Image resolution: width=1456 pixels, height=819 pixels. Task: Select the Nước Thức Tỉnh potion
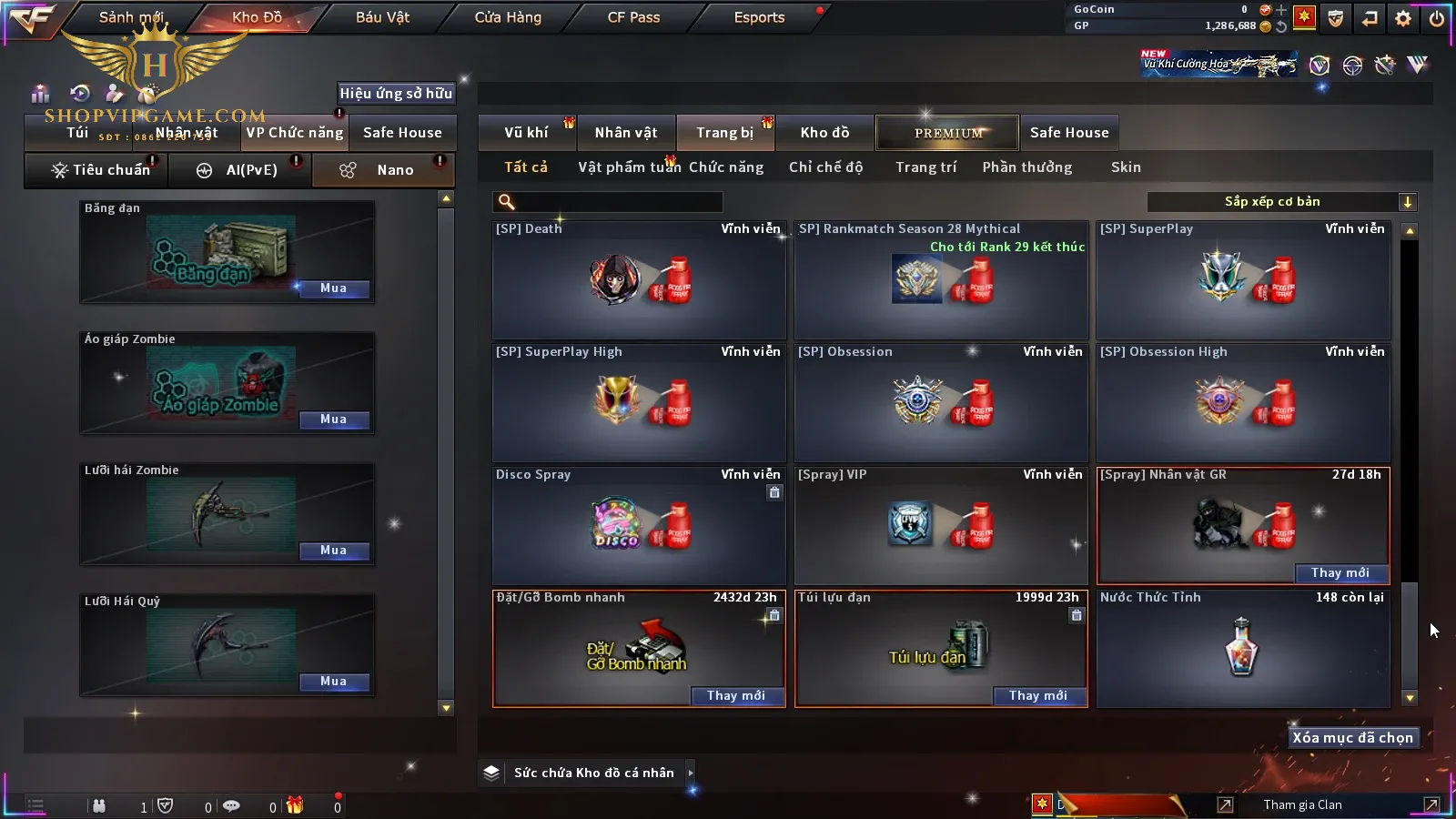pyautogui.click(x=1242, y=648)
